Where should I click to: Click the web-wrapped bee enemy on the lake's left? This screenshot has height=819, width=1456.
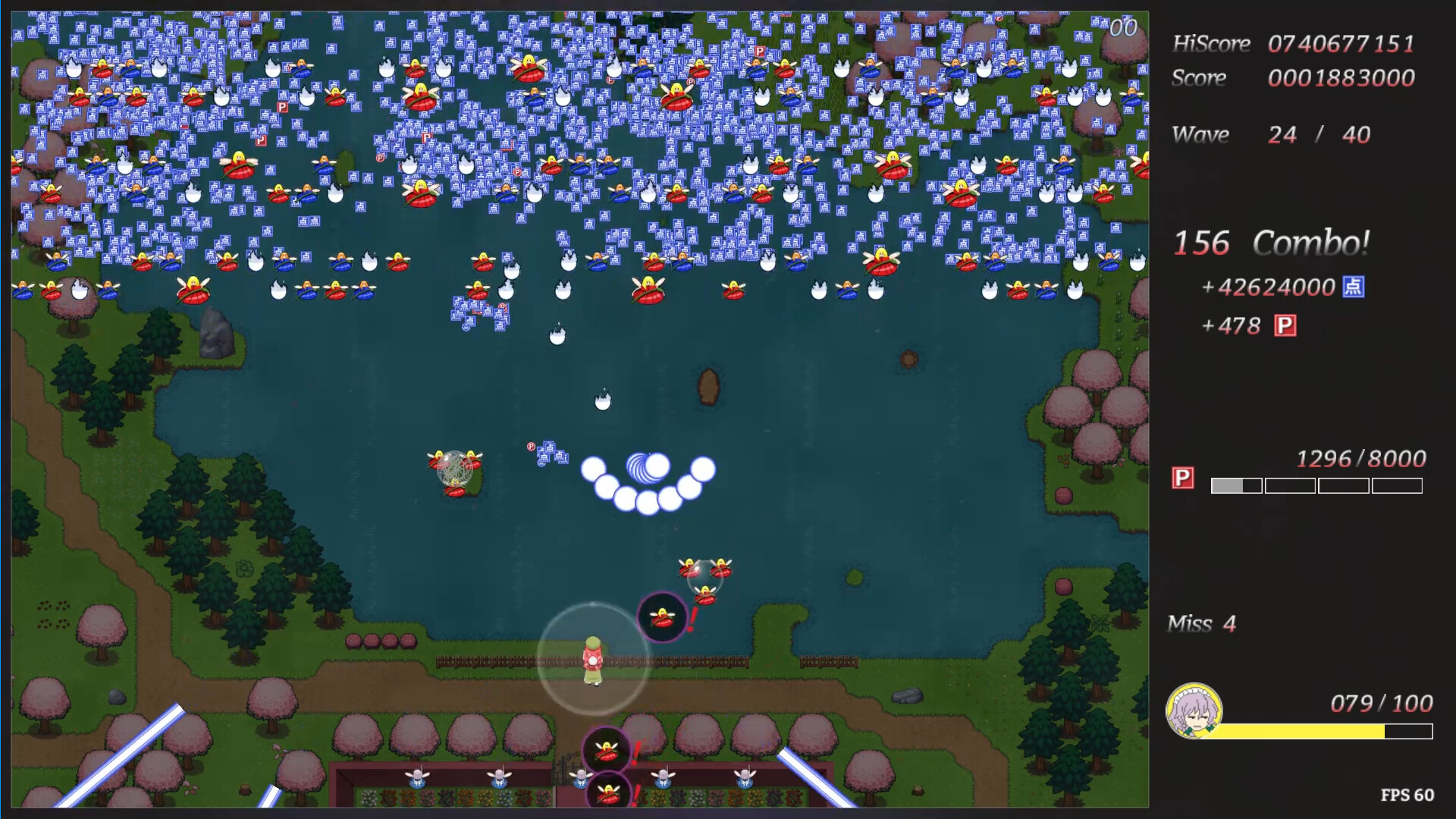[x=456, y=474]
